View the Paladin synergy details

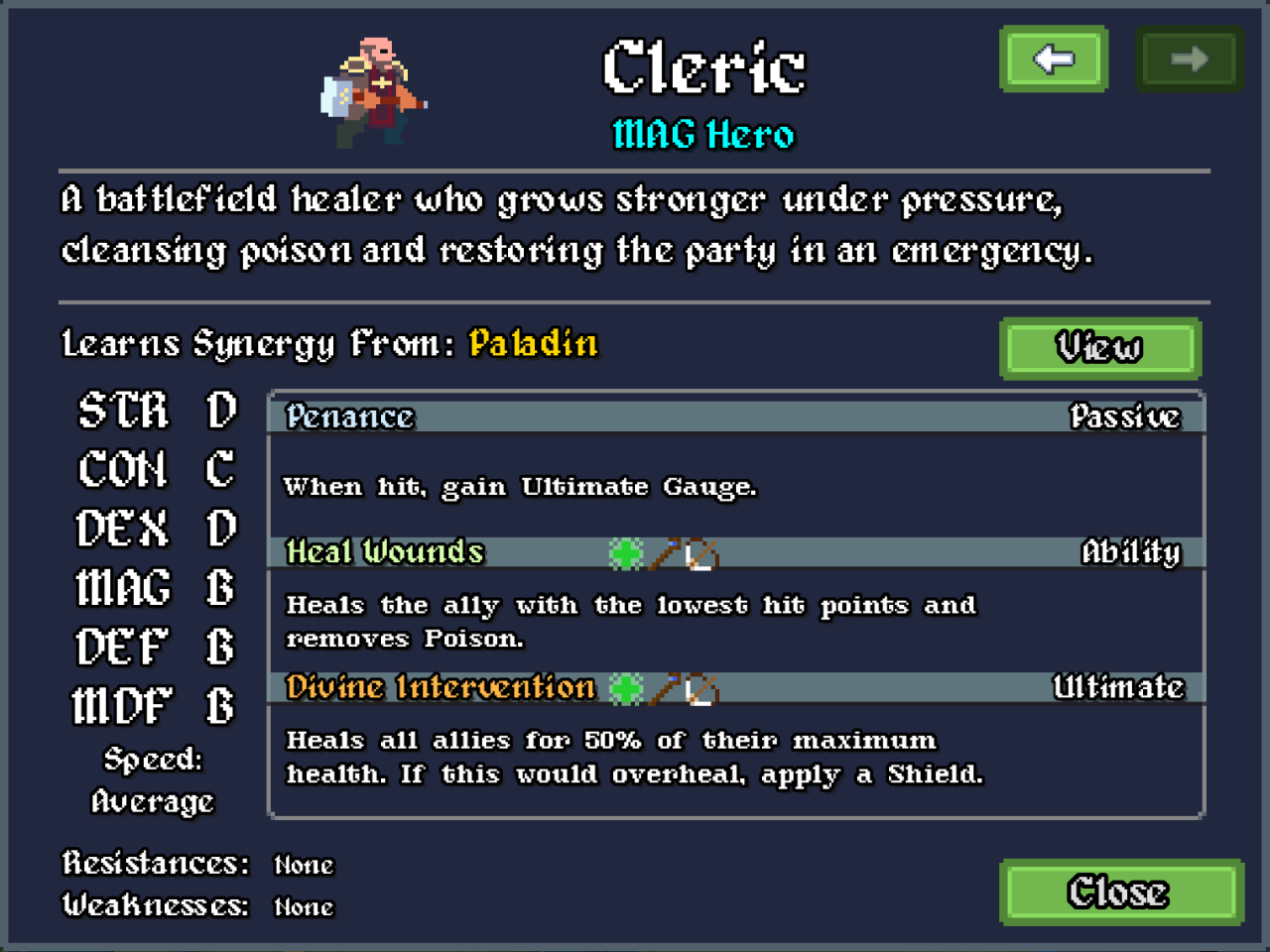click(x=1100, y=348)
